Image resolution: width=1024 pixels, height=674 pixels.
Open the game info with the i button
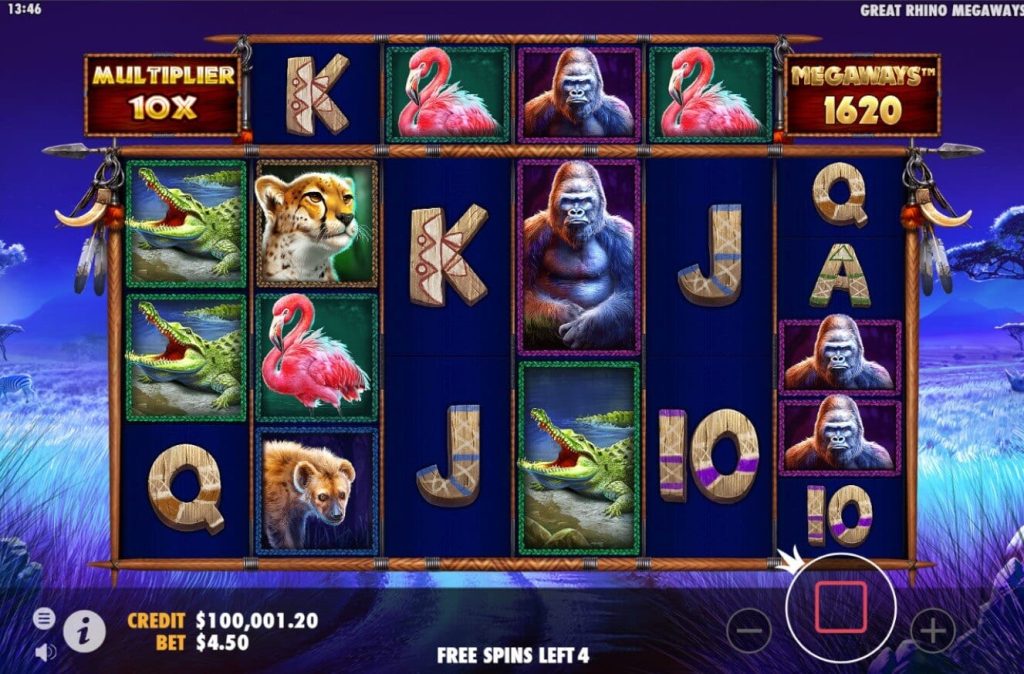86,630
